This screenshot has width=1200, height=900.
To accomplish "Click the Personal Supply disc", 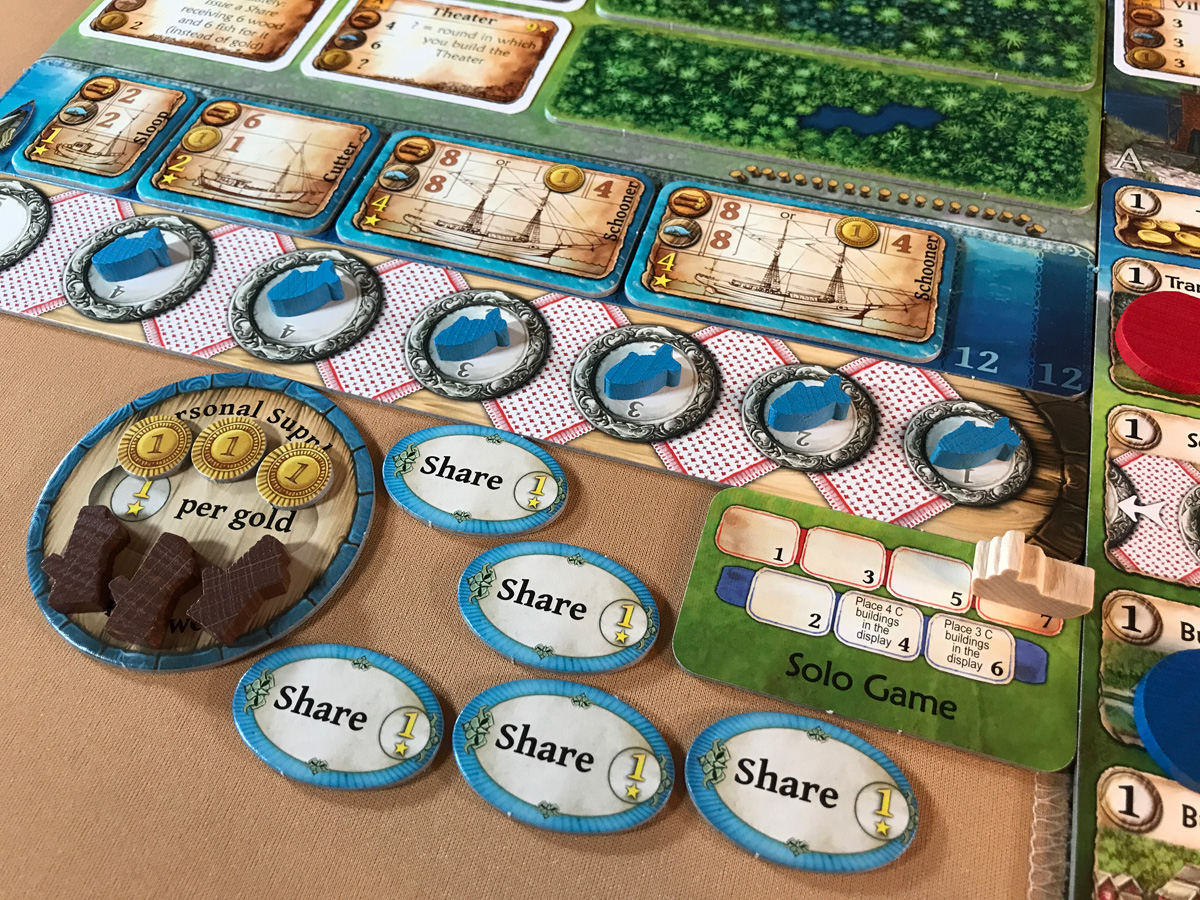I will coord(200,520).
